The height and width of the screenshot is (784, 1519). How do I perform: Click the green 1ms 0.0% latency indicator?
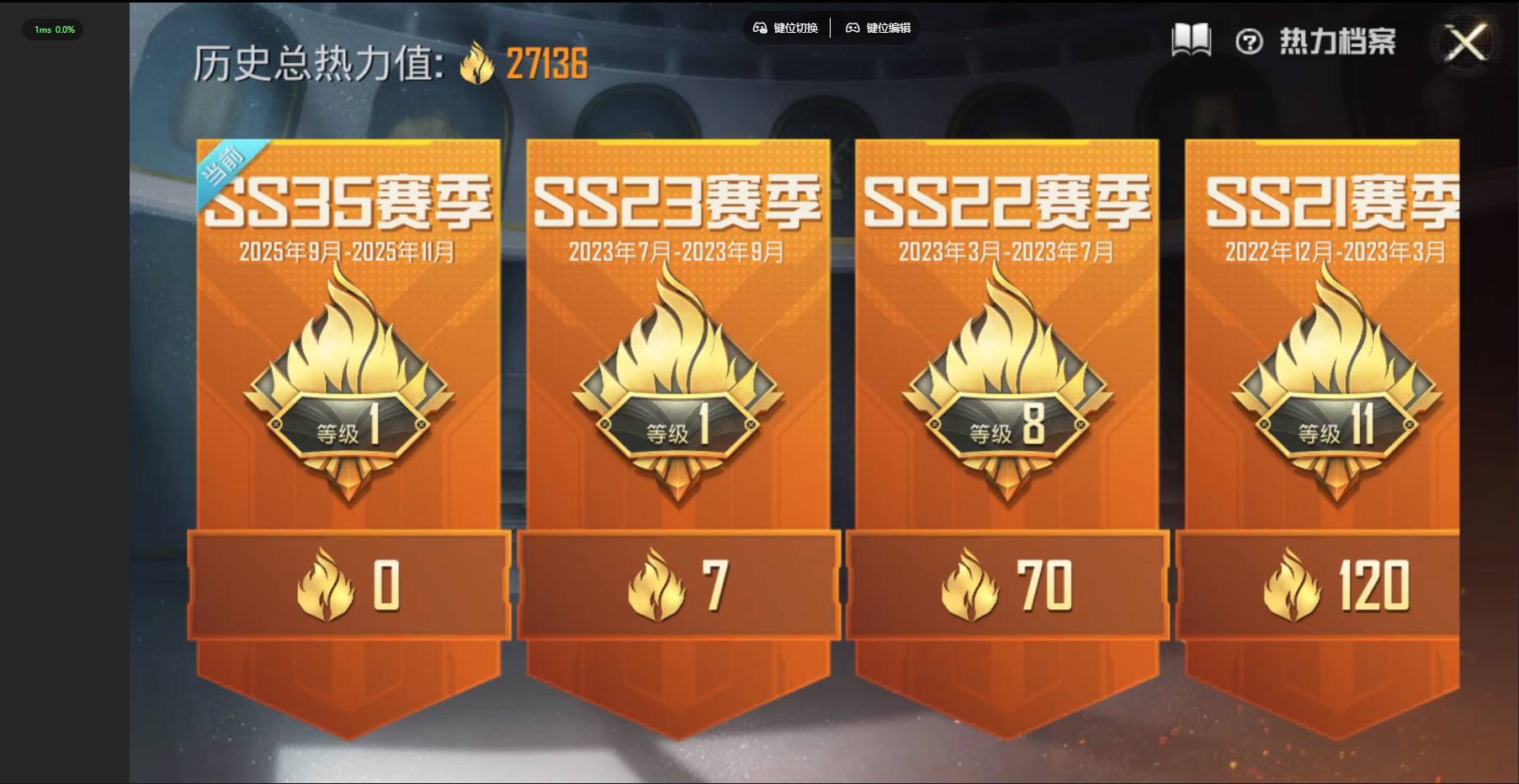(52, 29)
